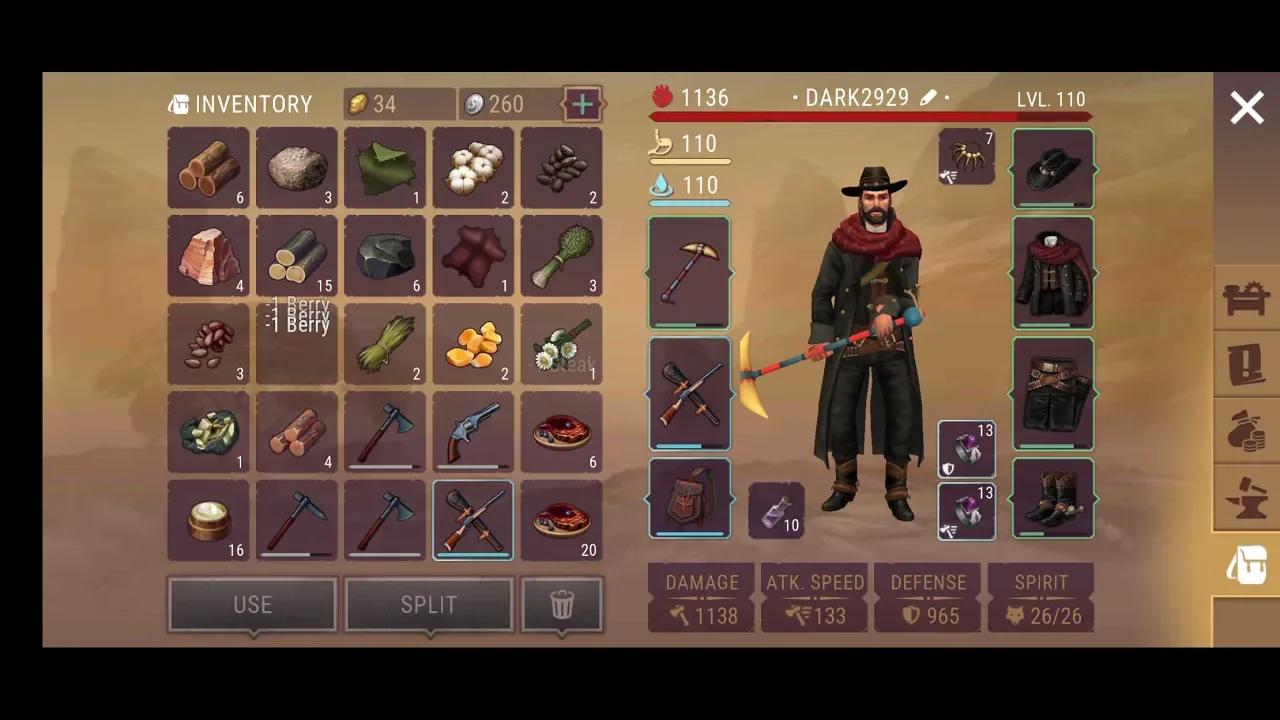
Task: Select the revolver inventory slot
Action: pyautogui.click(x=473, y=432)
